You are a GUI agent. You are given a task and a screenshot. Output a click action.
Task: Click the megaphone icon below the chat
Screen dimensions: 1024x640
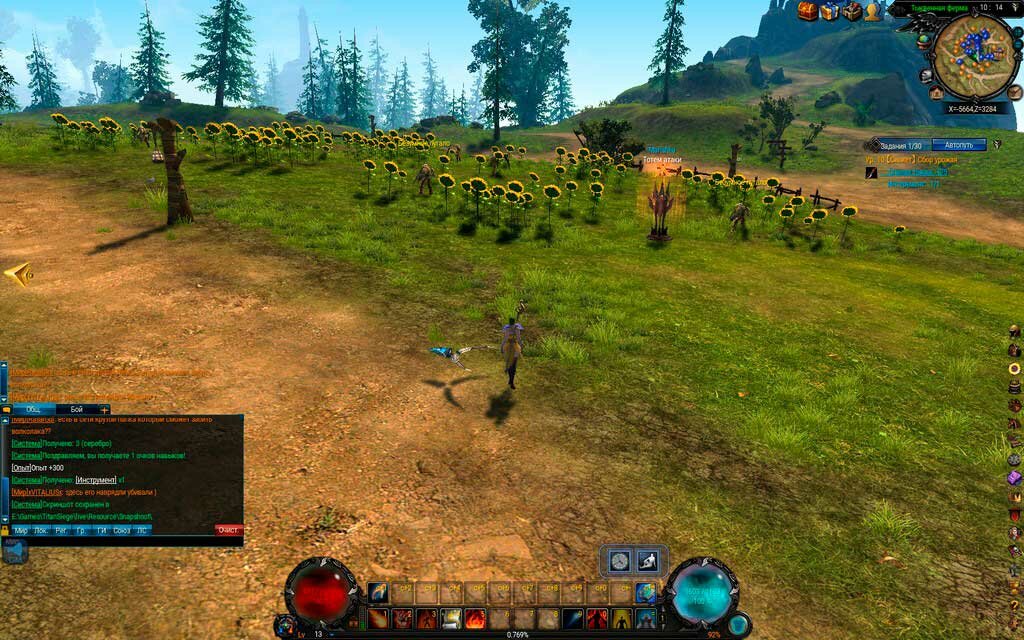[15, 551]
